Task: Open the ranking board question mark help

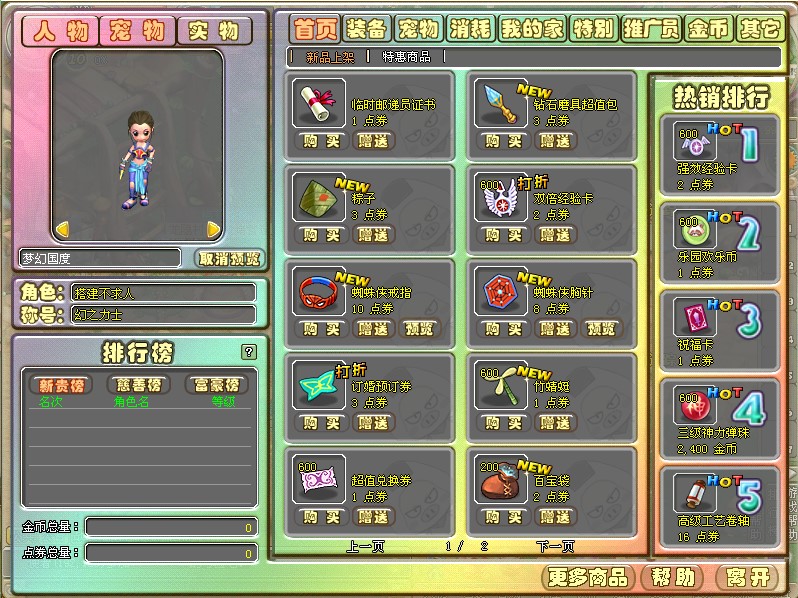Action: pos(249,351)
